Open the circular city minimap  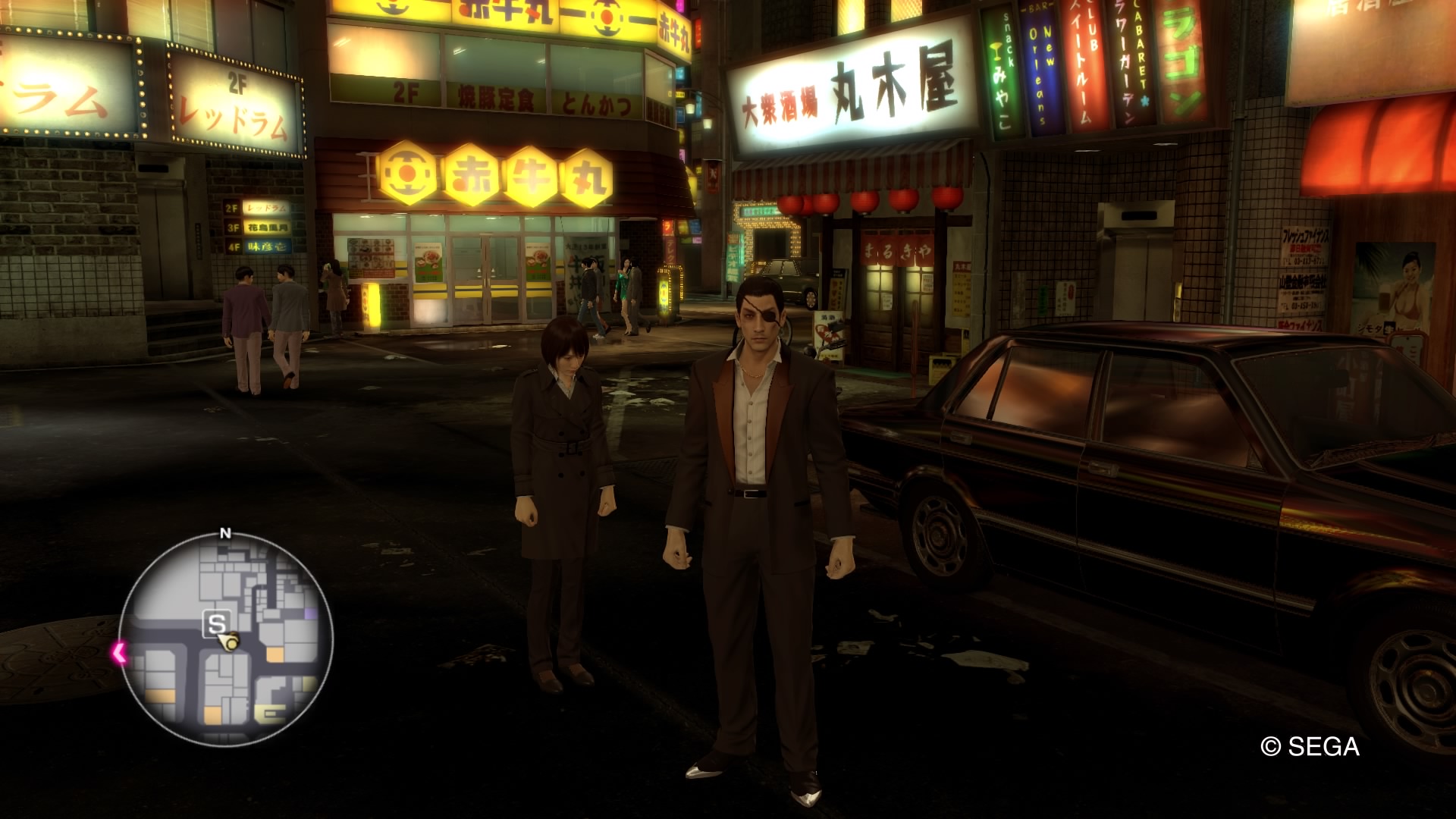[x=226, y=640]
